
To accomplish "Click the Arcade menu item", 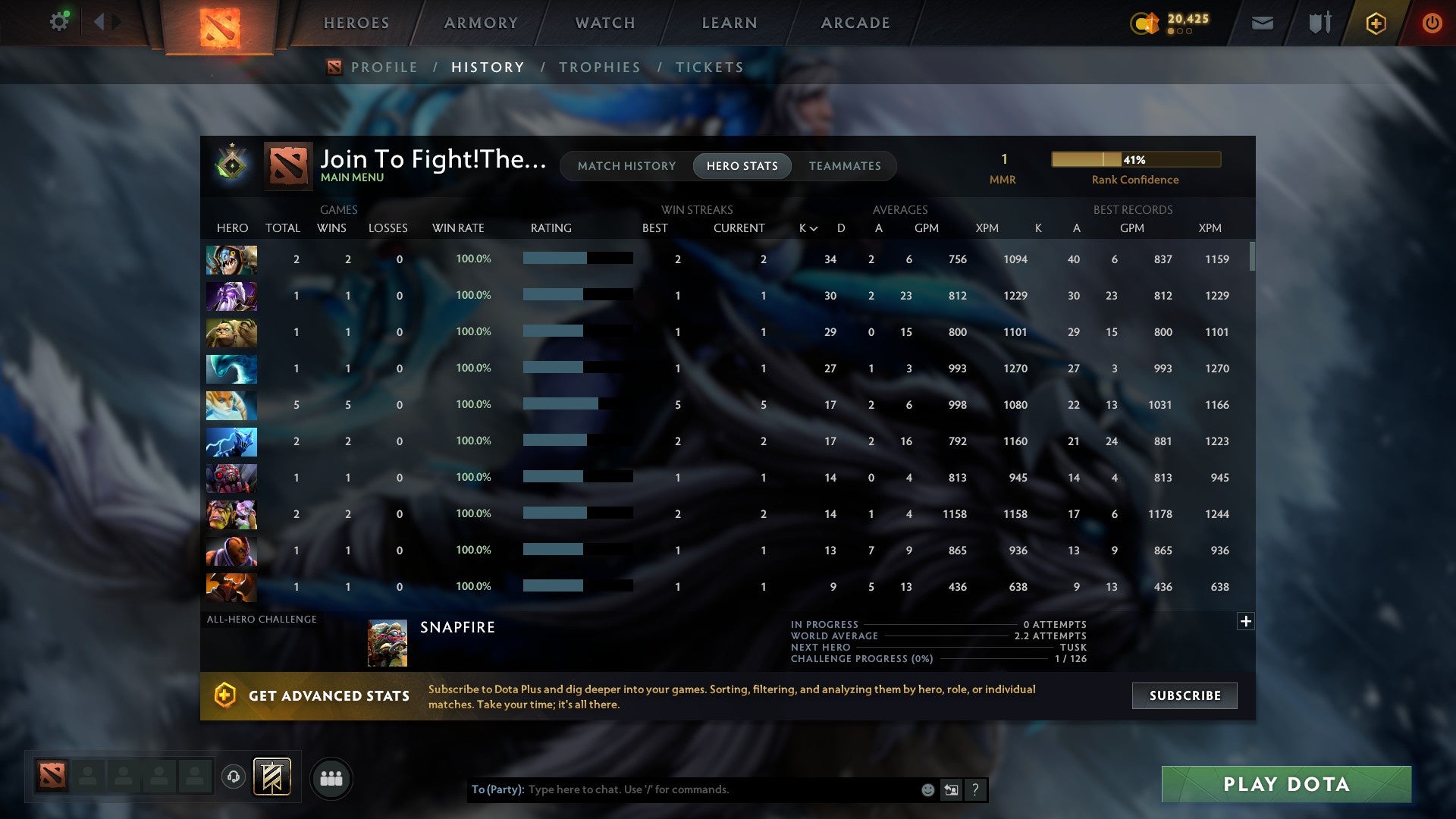I will 854,23.
